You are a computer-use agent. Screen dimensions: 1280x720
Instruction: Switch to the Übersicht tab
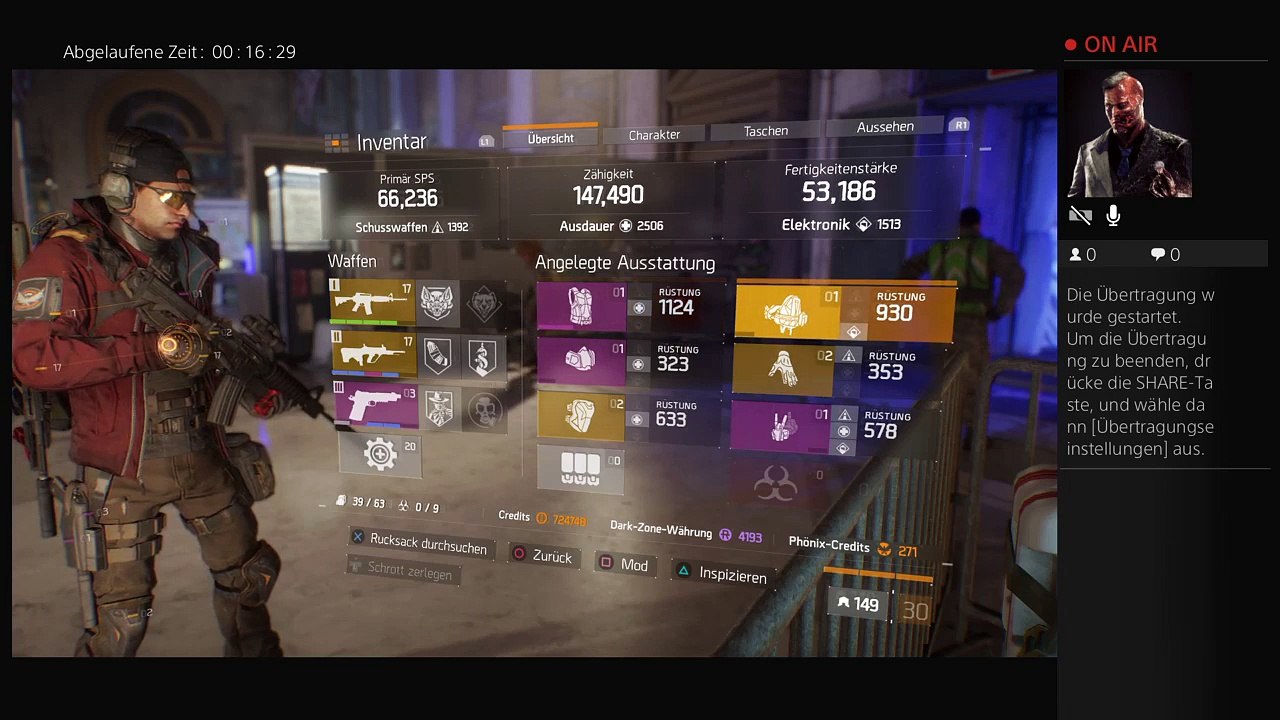(x=550, y=139)
